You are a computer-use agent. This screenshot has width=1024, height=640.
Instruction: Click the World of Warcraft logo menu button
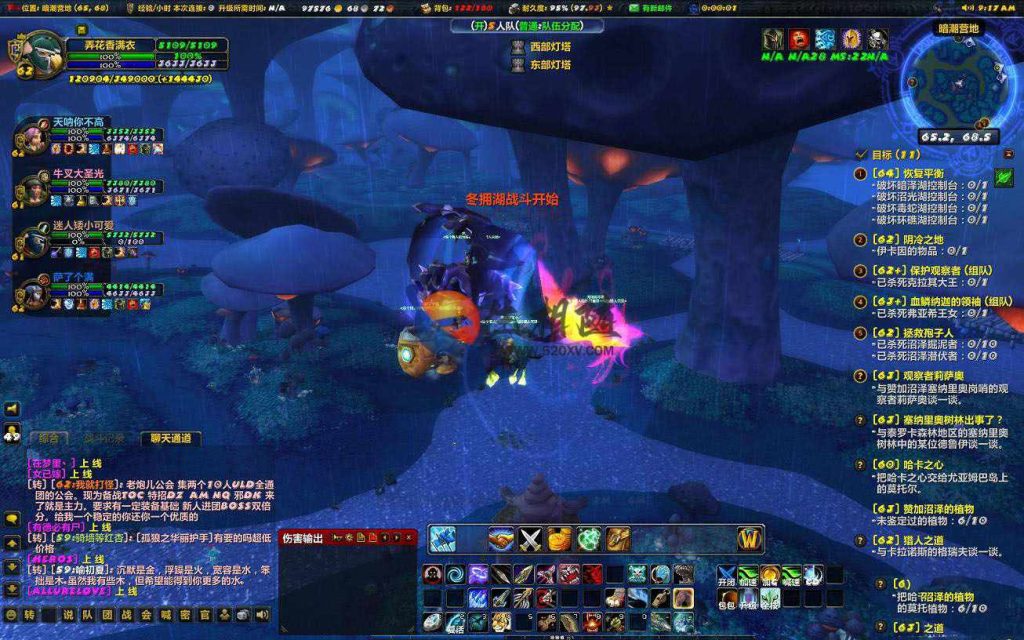[750, 539]
